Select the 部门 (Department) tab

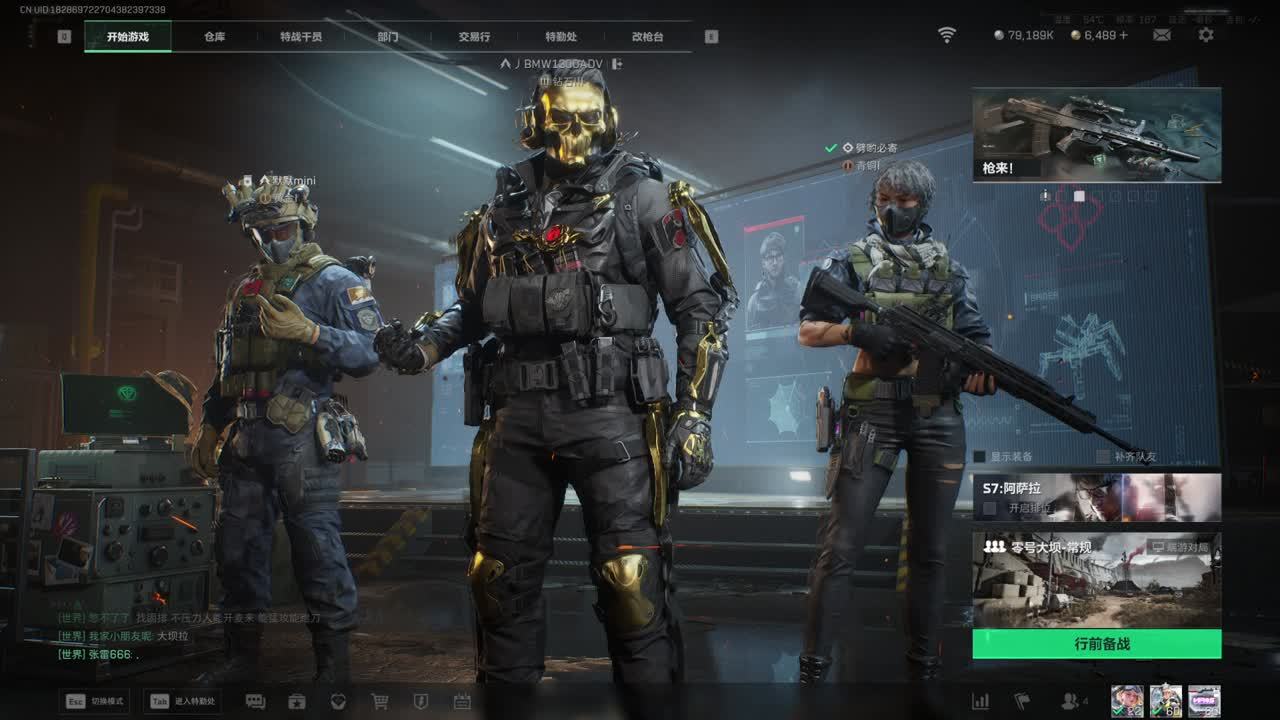[x=388, y=37]
